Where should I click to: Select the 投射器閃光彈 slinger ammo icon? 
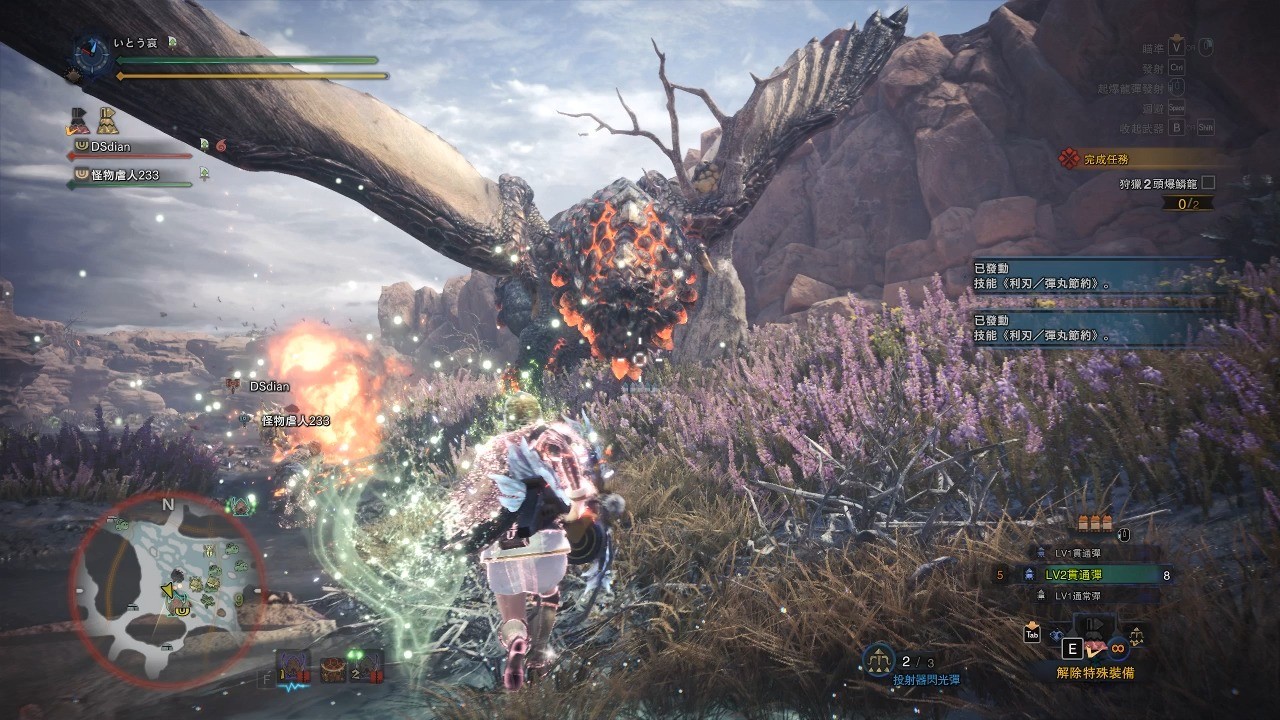click(878, 660)
